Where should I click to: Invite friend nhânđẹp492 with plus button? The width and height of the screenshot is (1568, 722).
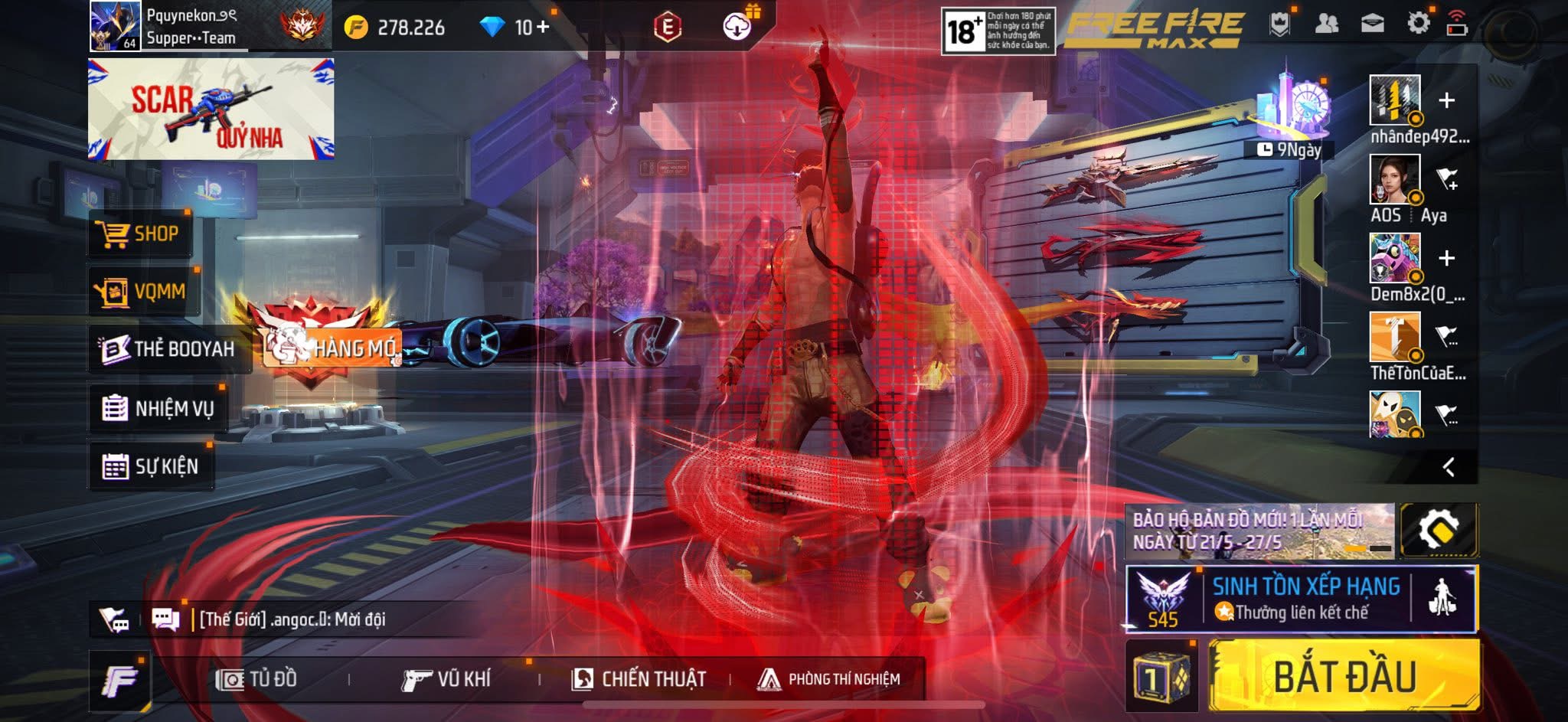click(x=1446, y=100)
